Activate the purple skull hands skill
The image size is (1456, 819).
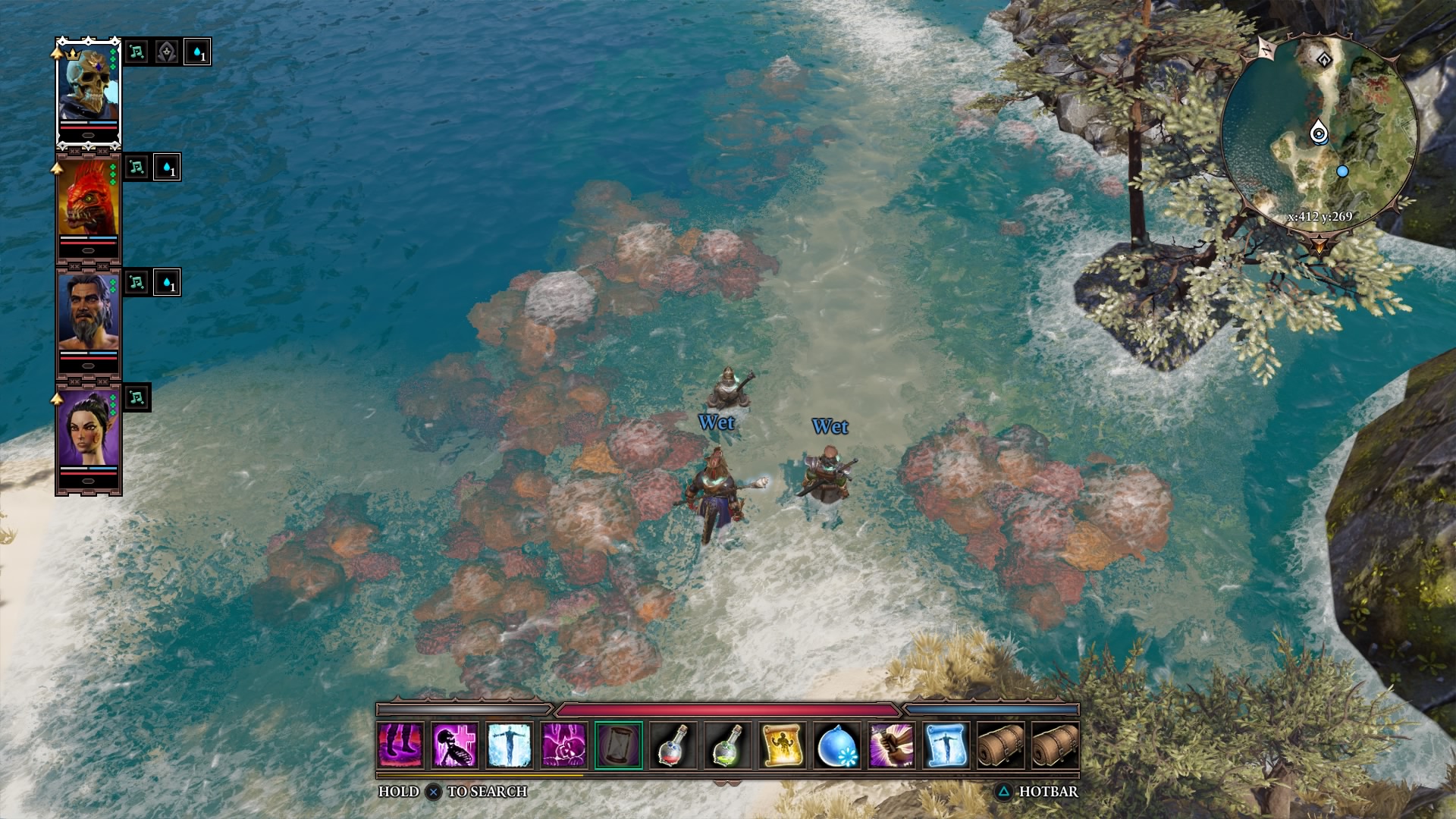[x=564, y=745]
